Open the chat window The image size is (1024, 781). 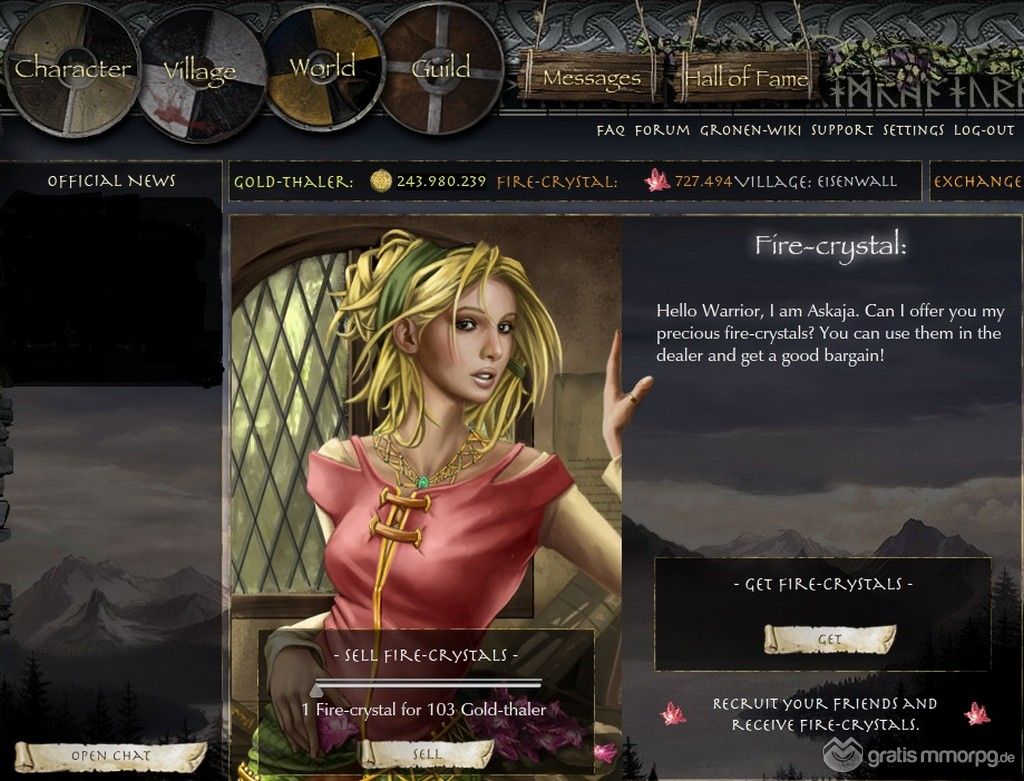pos(110,756)
